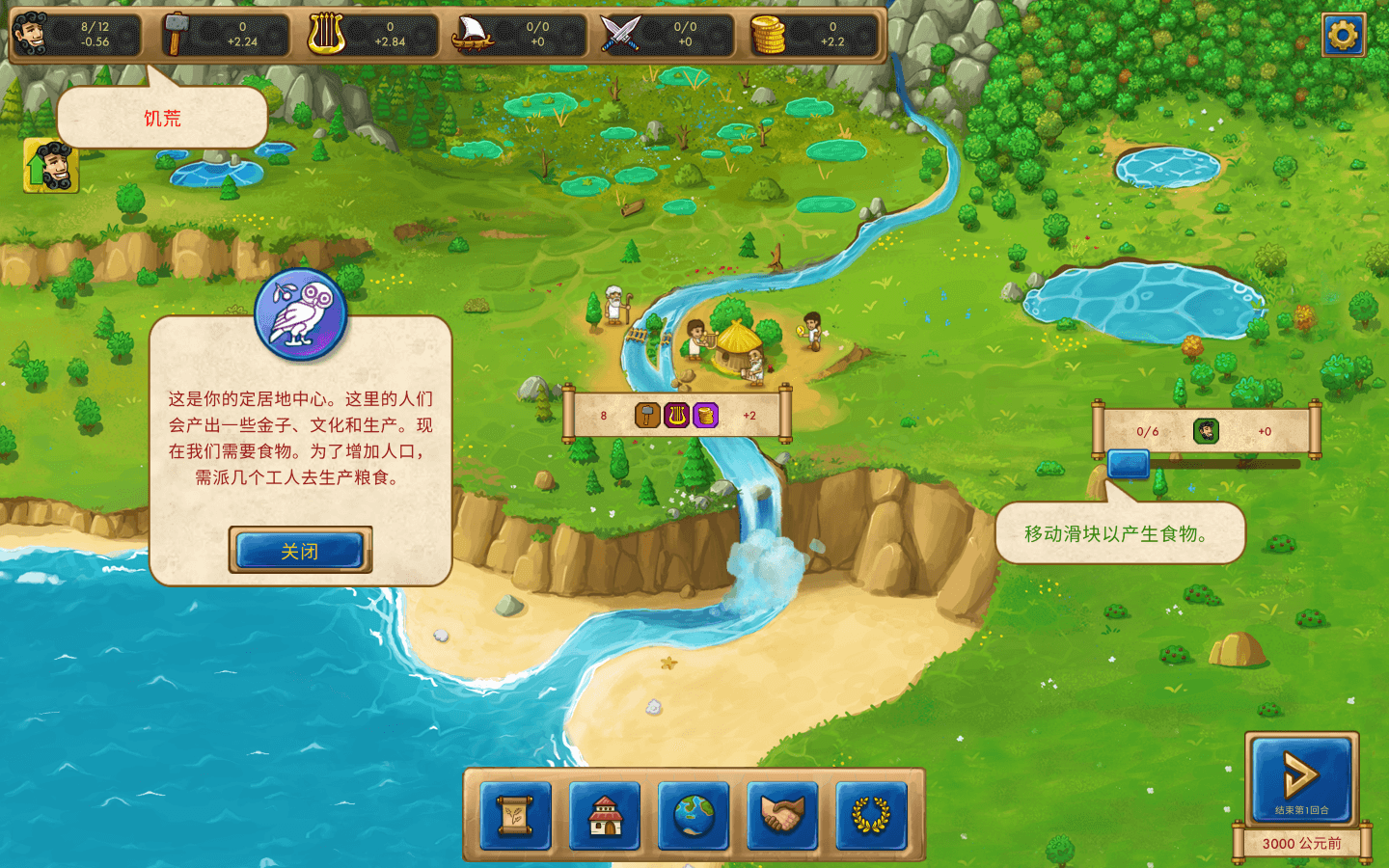Open the handshake diplomacy panel
Screen dimensions: 1389x868
click(x=782, y=816)
